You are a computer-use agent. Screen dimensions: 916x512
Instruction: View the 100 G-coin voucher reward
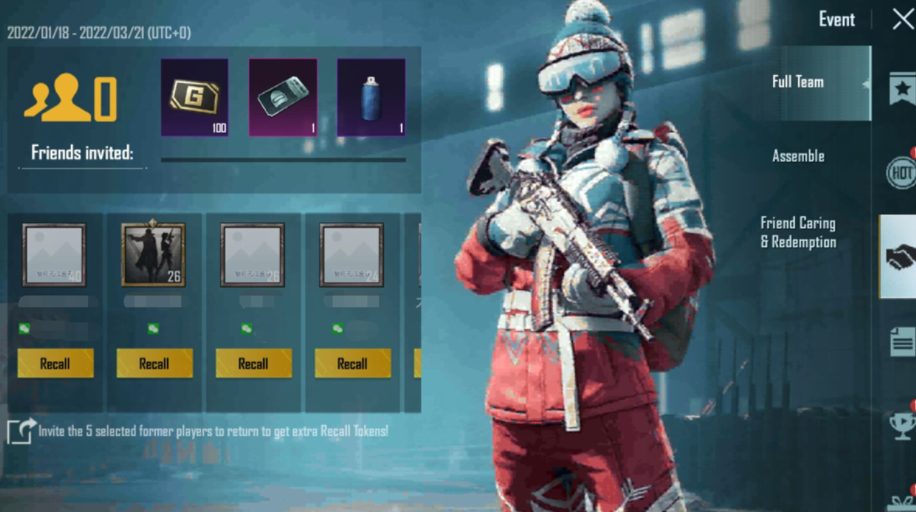tap(194, 97)
